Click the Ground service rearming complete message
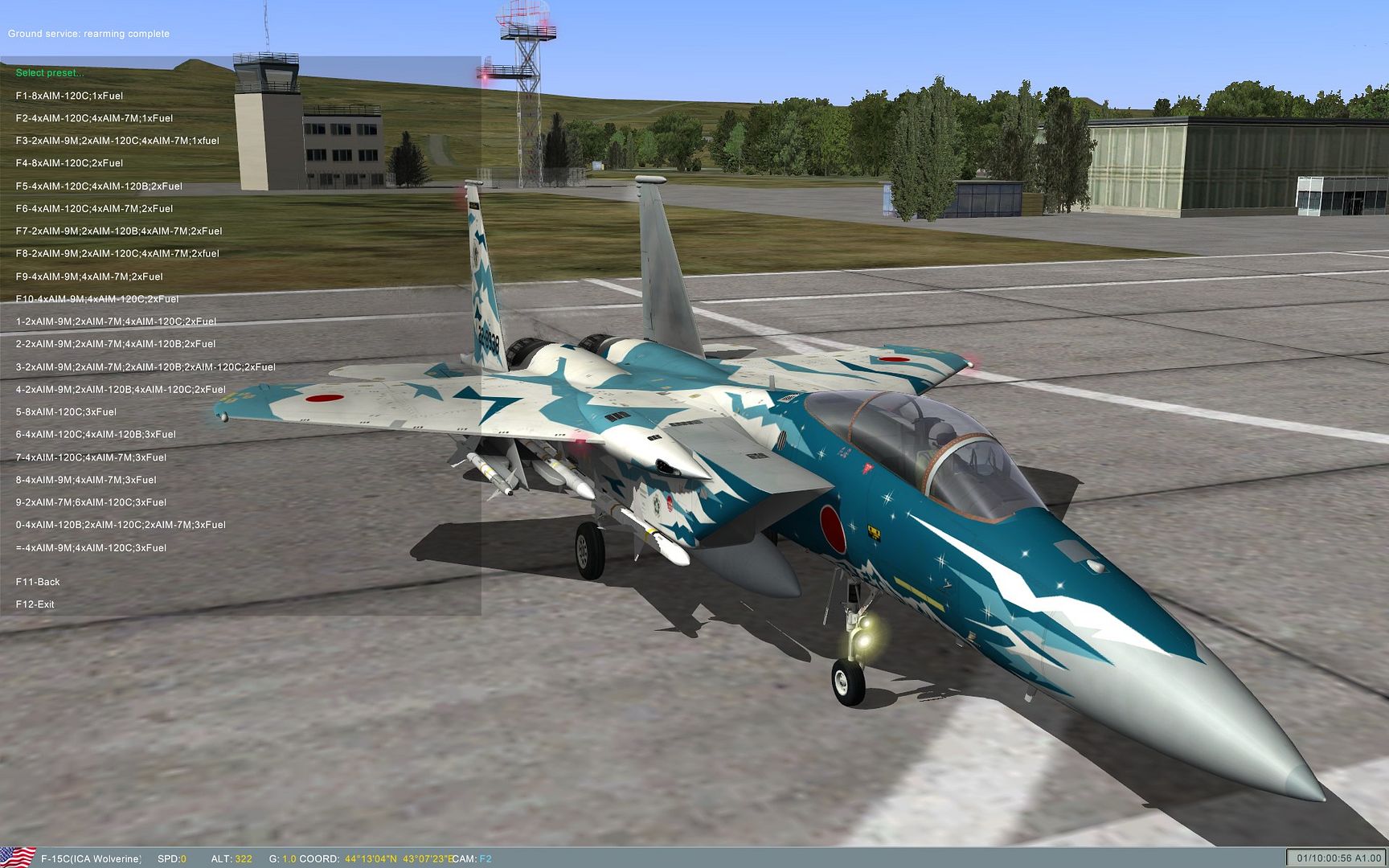 point(89,34)
